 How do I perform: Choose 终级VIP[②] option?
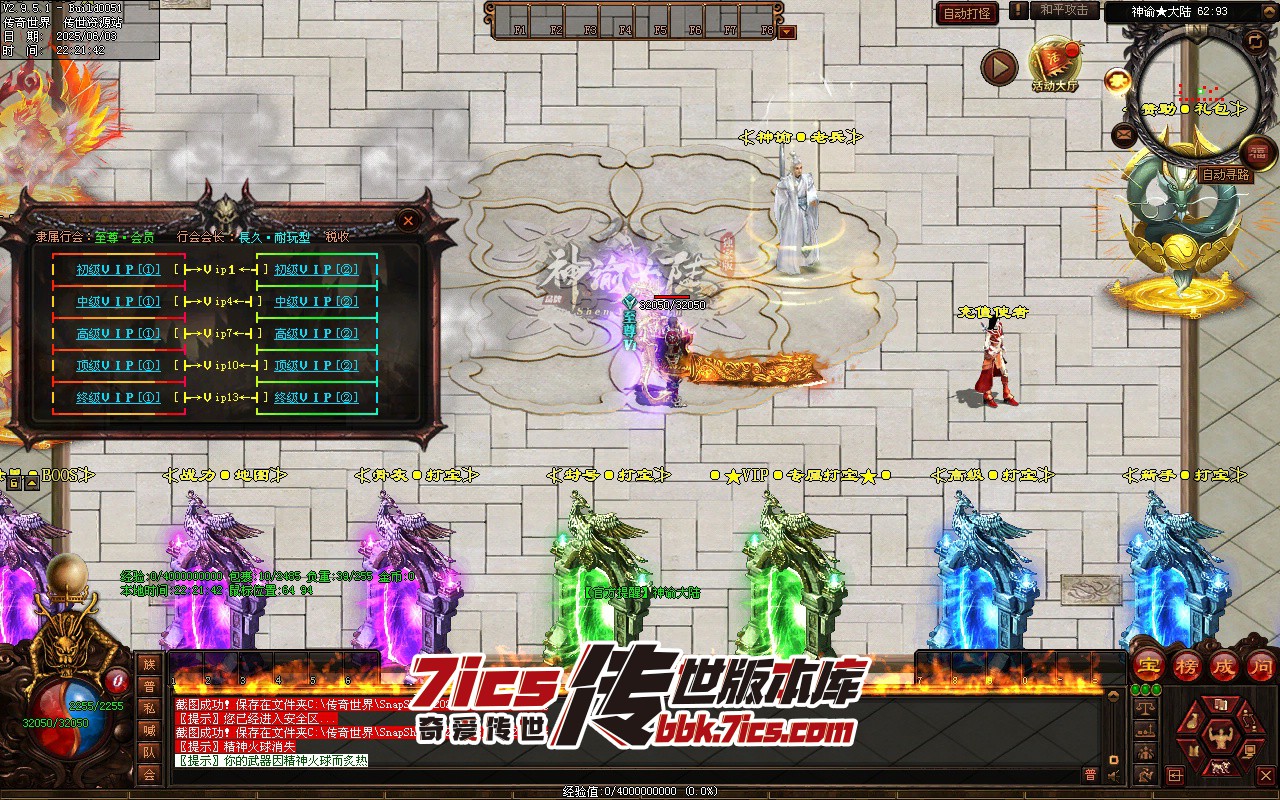pyautogui.click(x=316, y=398)
